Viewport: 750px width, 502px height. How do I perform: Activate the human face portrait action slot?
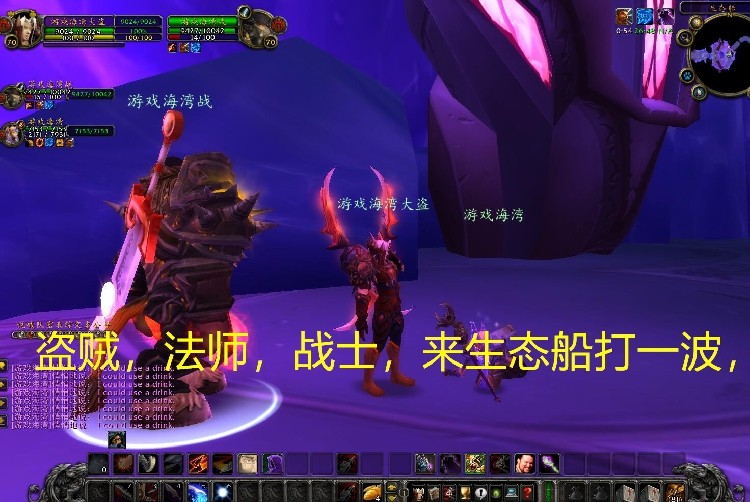point(523,463)
